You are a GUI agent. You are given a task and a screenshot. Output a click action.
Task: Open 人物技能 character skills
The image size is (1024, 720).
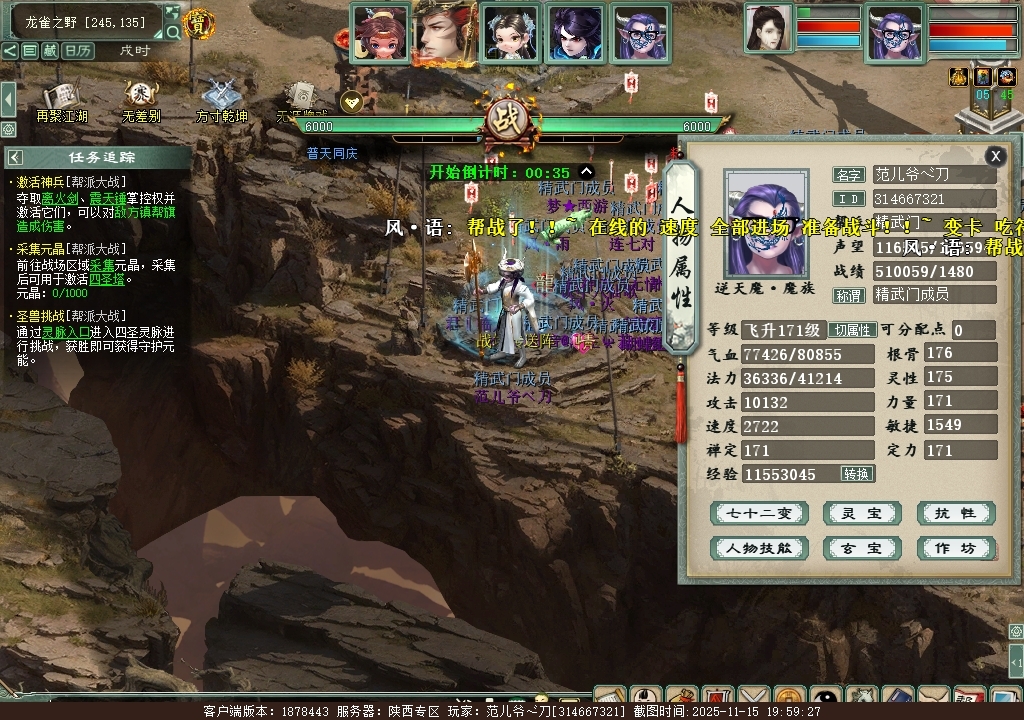[x=758, y=548]
